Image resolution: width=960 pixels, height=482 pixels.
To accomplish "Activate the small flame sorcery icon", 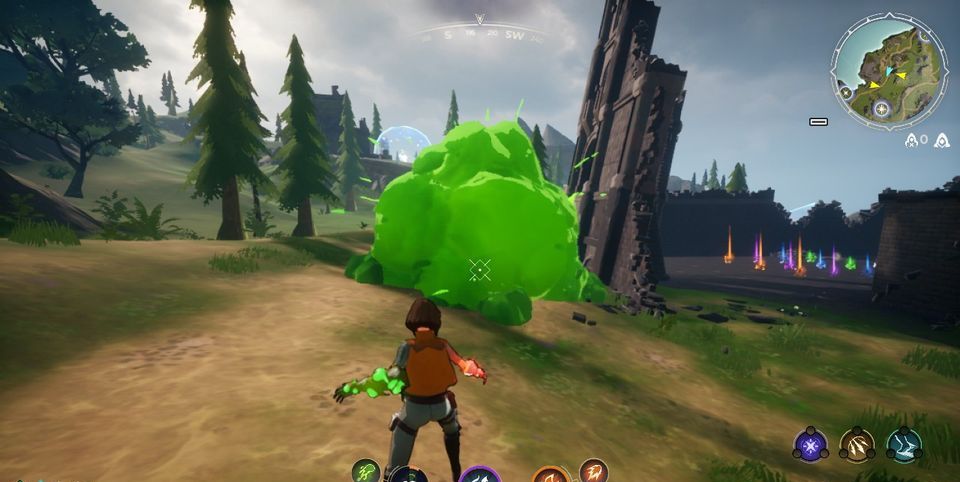I will click(593, 471).
